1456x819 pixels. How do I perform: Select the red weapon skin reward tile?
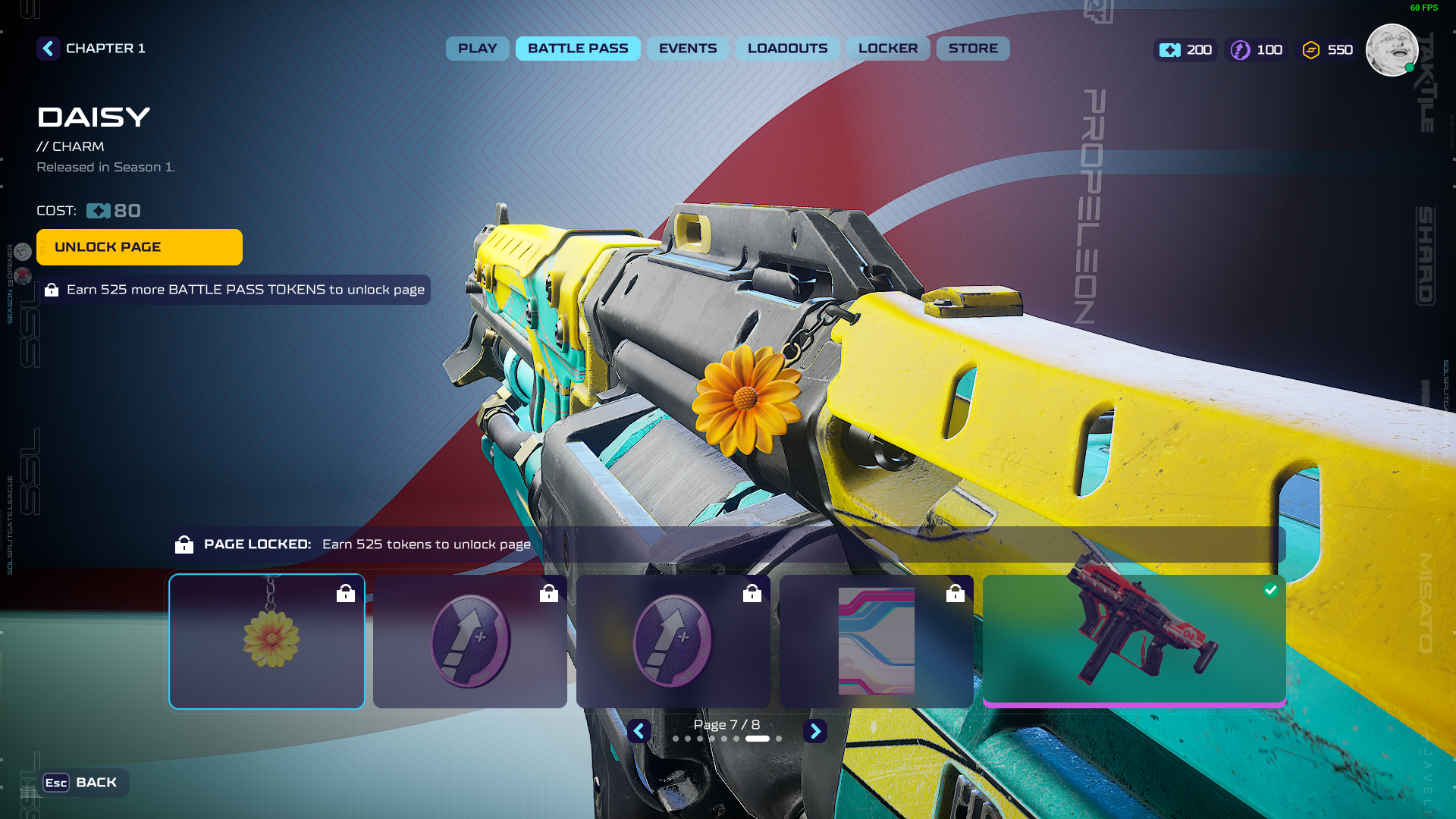tap(1134, 640)
